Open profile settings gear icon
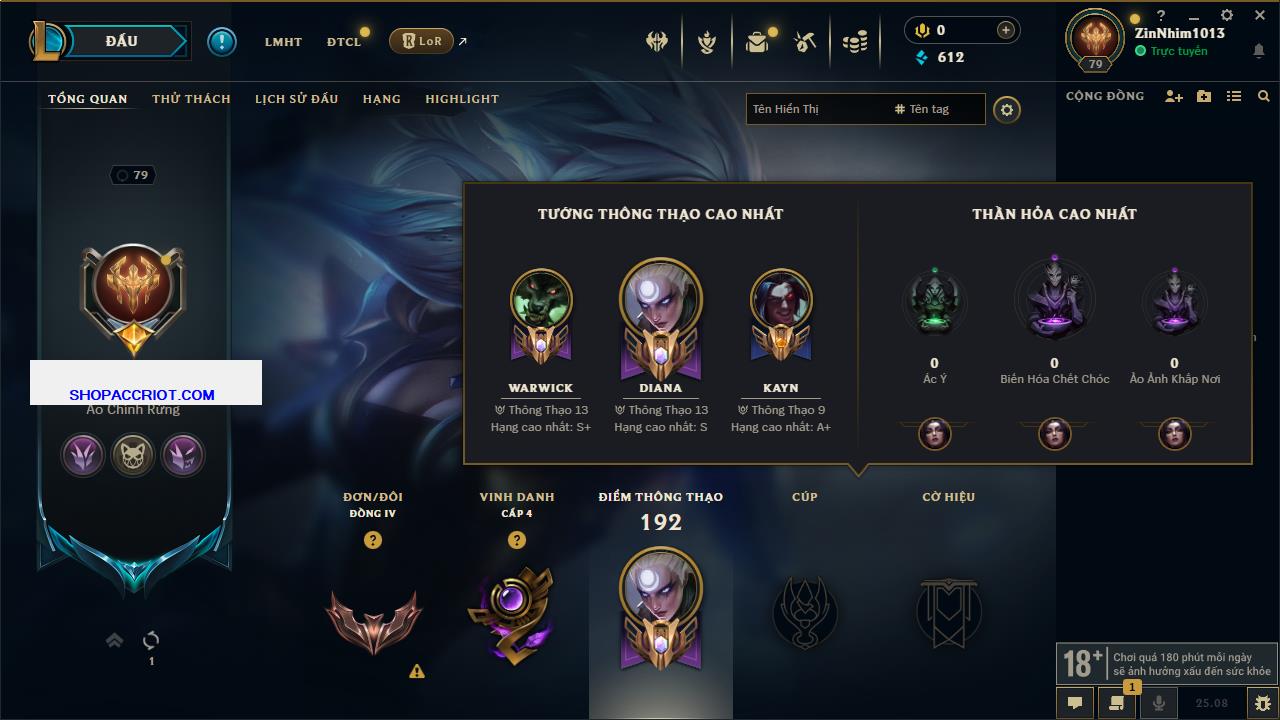Image resolution: width=1280 pixels, height=720 pixels. tap(1007, 109)
